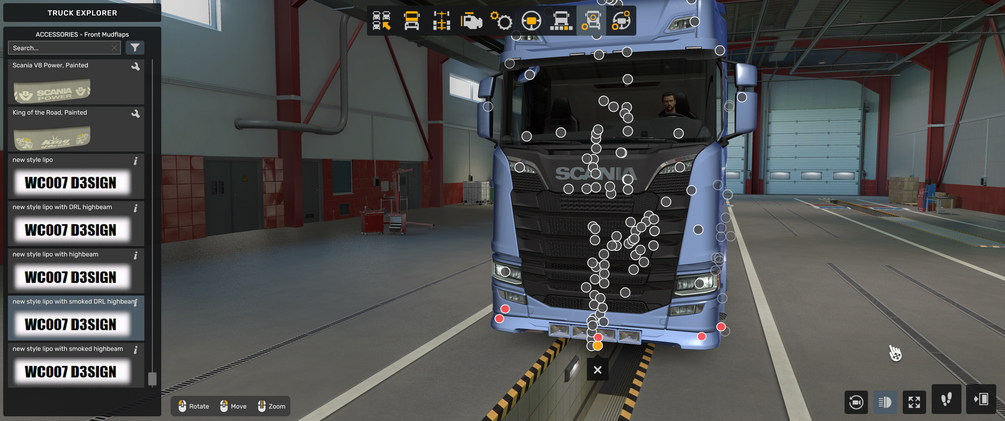Select new style lipo with smoked DRL highbeam
Viewport: 1005px width, 421px height.
77,319
